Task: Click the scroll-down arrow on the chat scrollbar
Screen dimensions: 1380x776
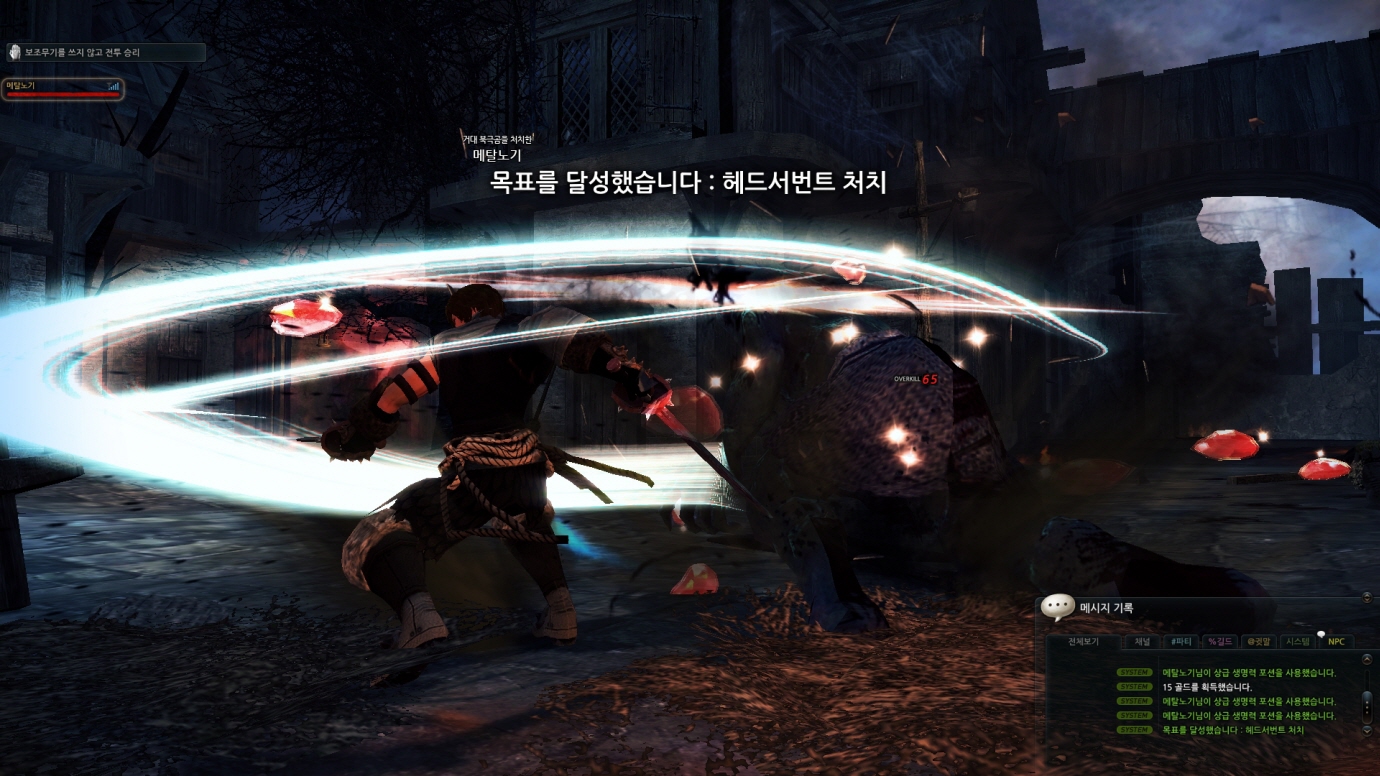Action: click(1367, 730)
